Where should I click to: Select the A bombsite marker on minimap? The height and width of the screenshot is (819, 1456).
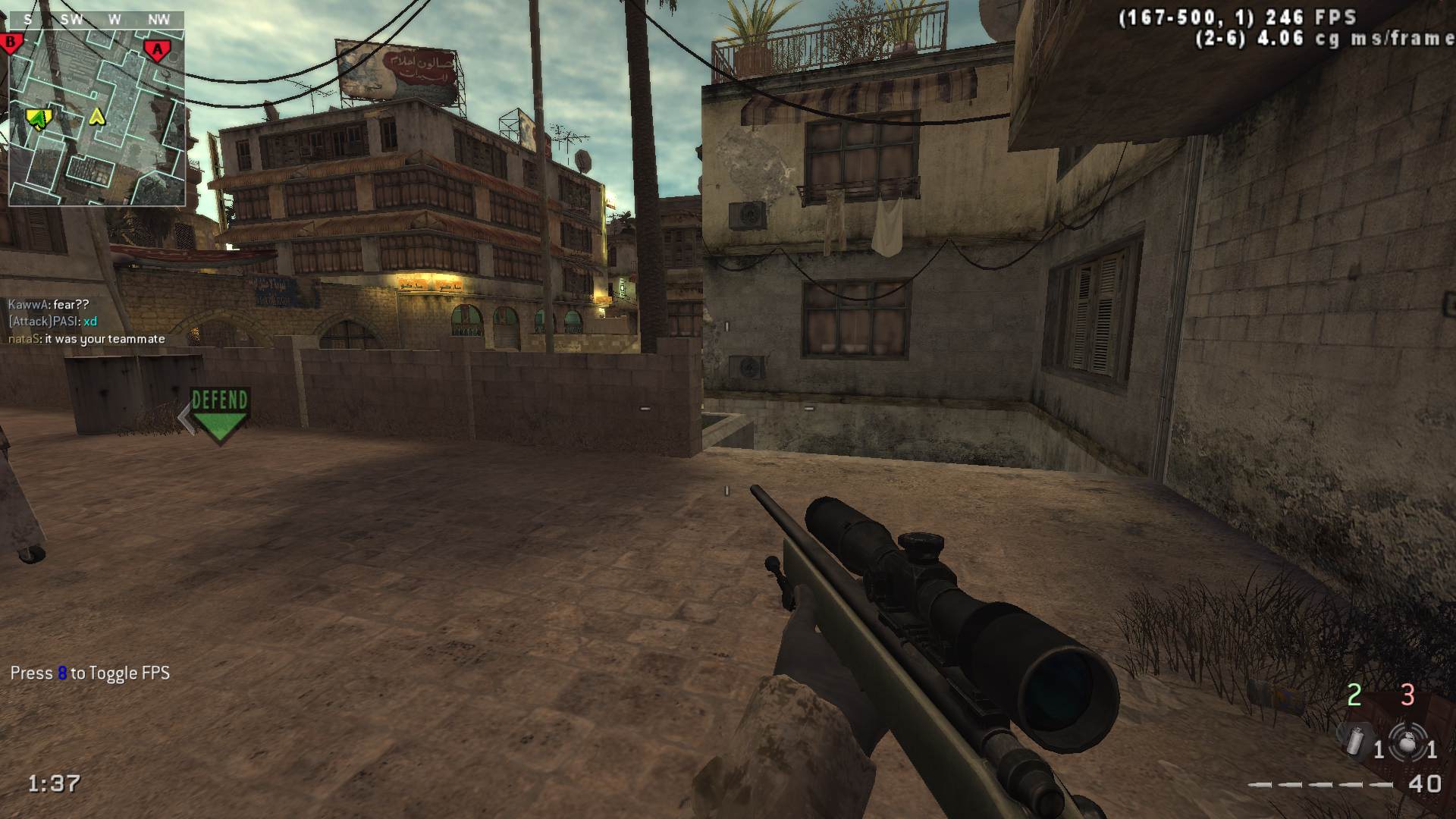158,50
